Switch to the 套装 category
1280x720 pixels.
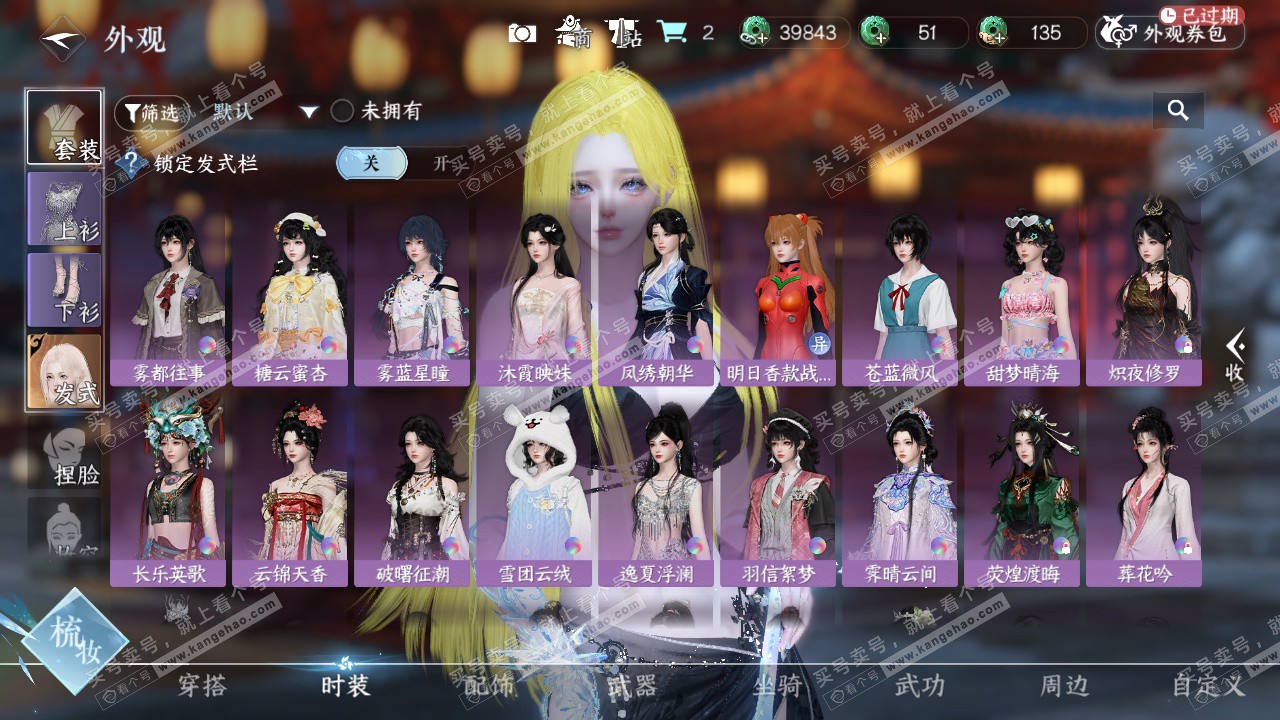(65, 127)
